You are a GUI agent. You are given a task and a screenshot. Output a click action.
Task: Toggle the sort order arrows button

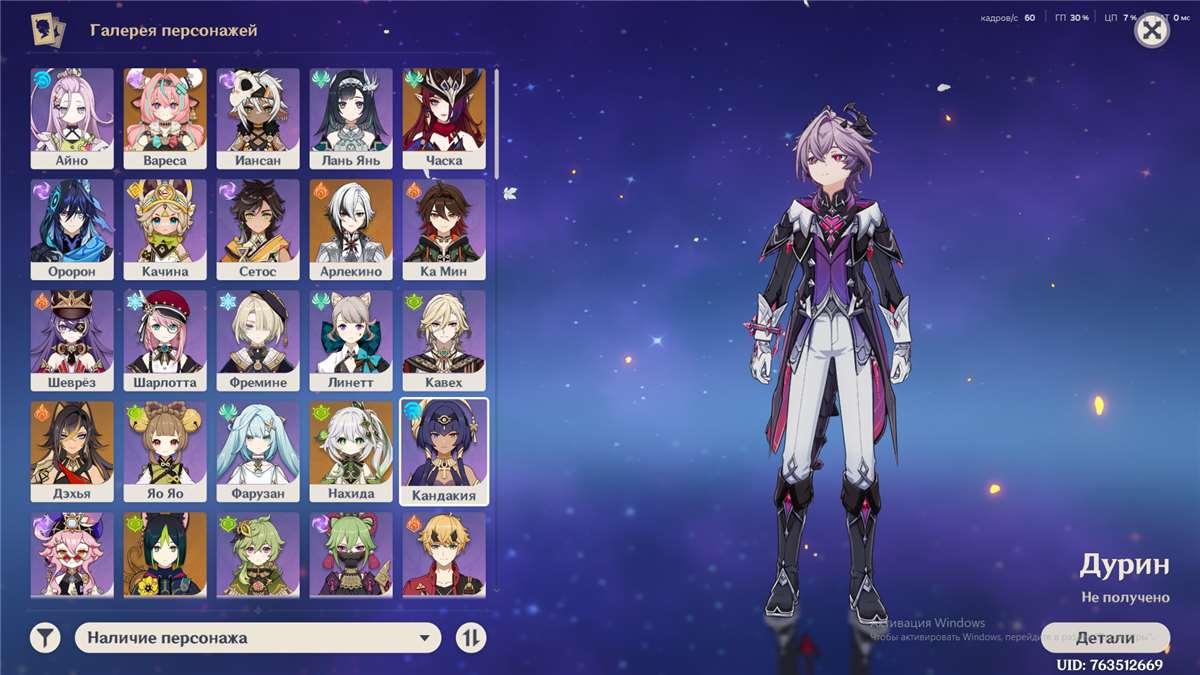point(471,637)
